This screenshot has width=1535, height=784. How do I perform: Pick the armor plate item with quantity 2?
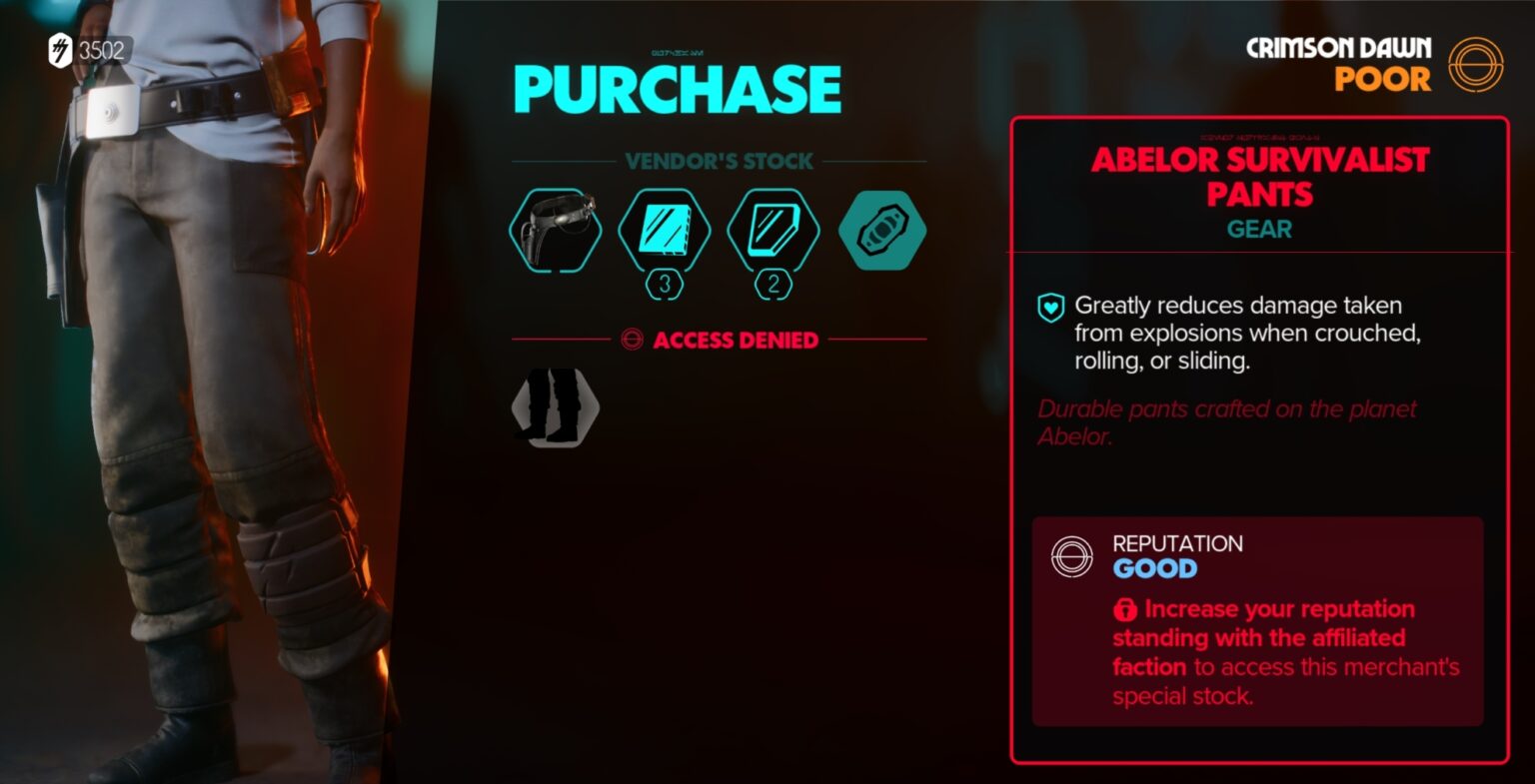[773, 230]
